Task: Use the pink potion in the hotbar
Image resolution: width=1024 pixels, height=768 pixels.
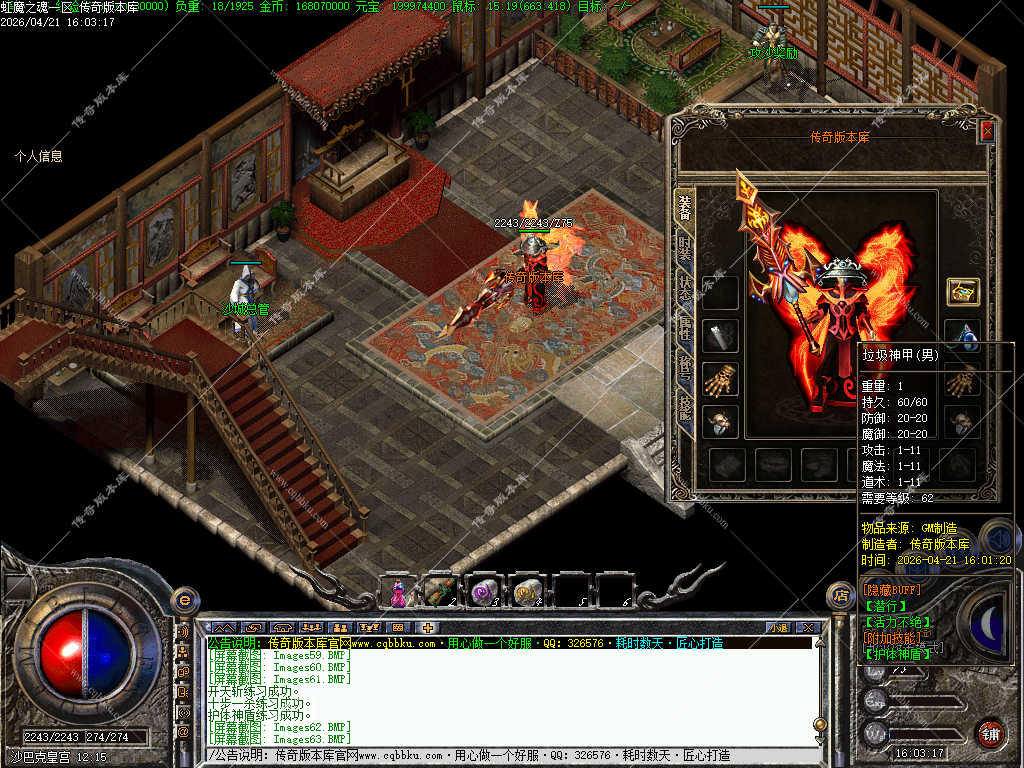Action: (399, 591)
